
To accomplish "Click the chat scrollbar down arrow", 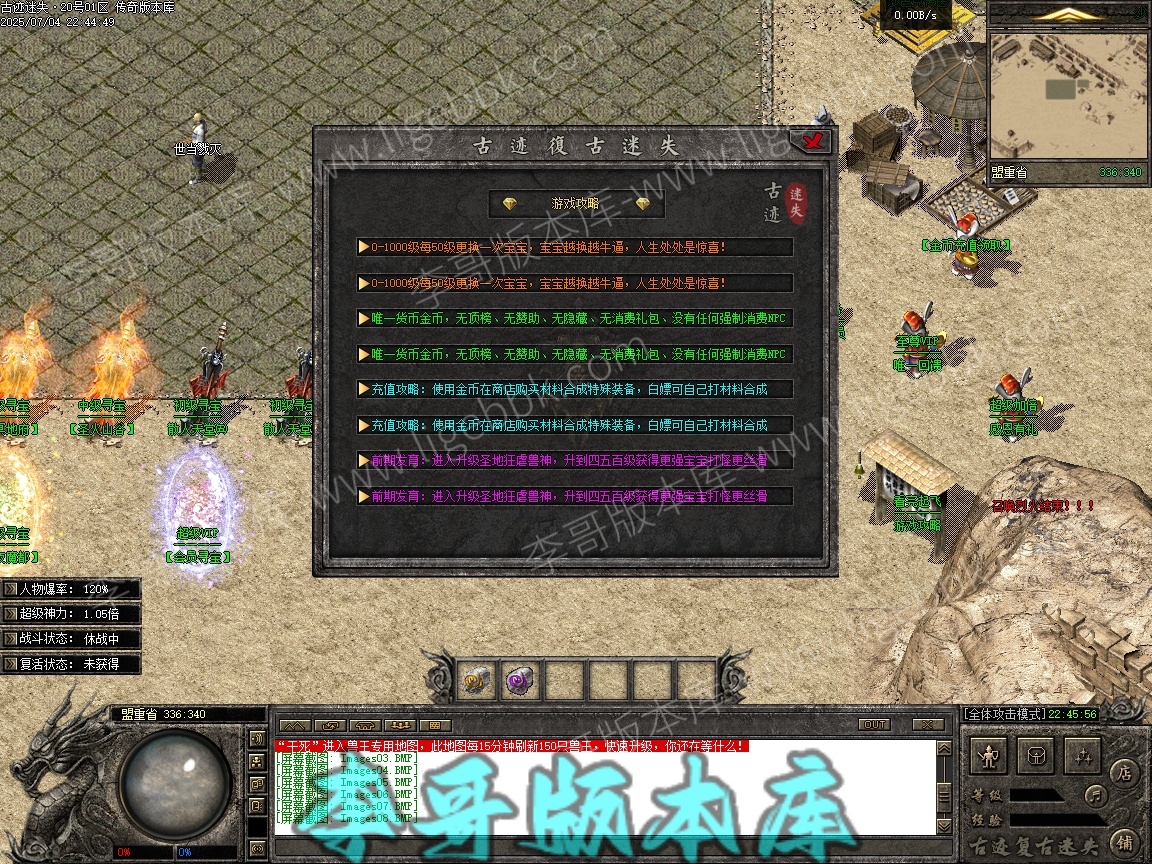I will (x=944, y=826).
